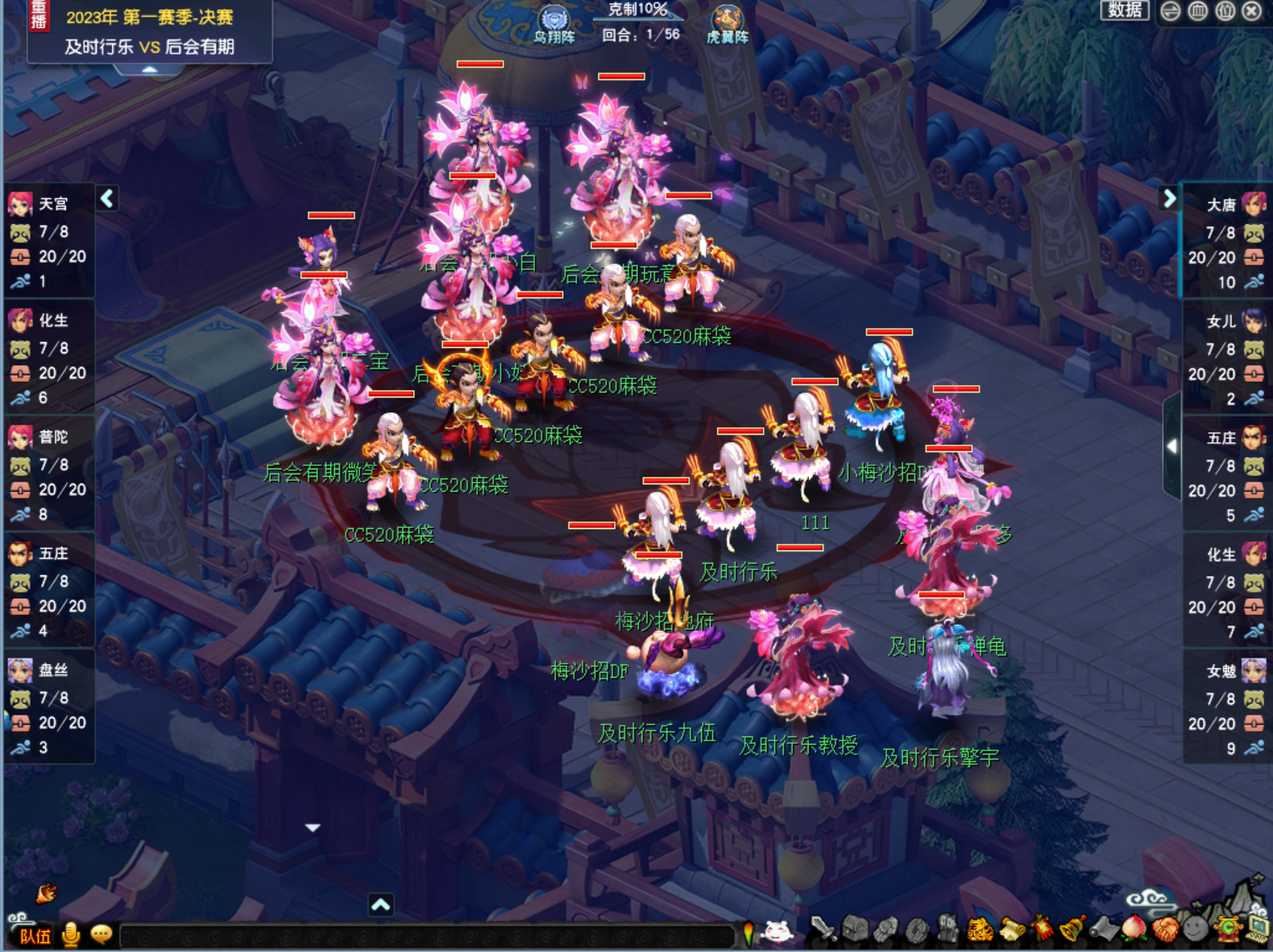Viewport: 1273px width, 952px height.
Task: Switch the 队伍 chat channel
Action: click(36, 935)
